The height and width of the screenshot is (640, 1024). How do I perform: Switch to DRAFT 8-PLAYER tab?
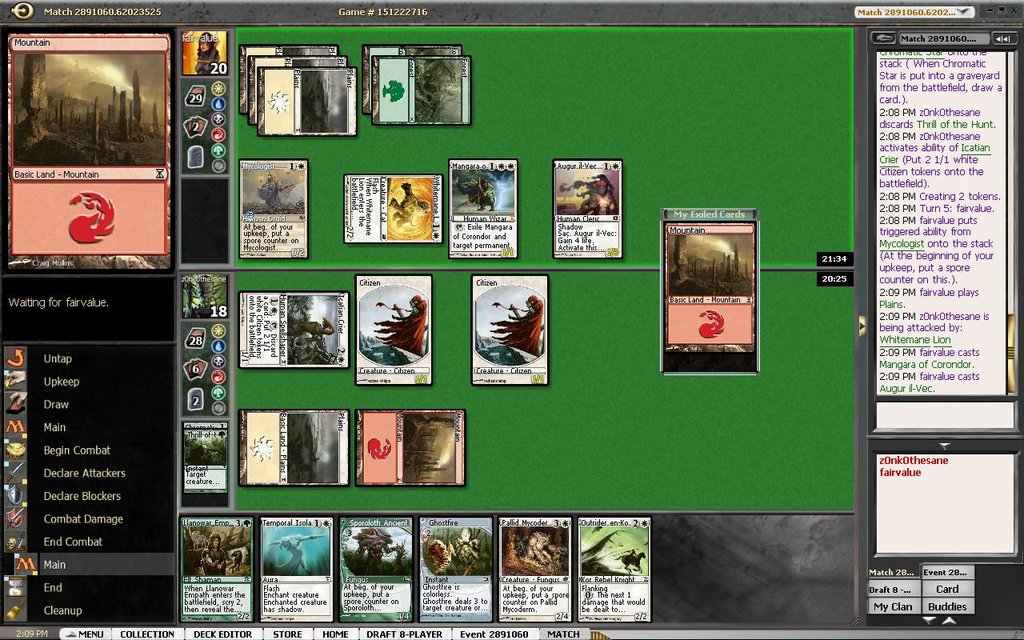point(404,633)
